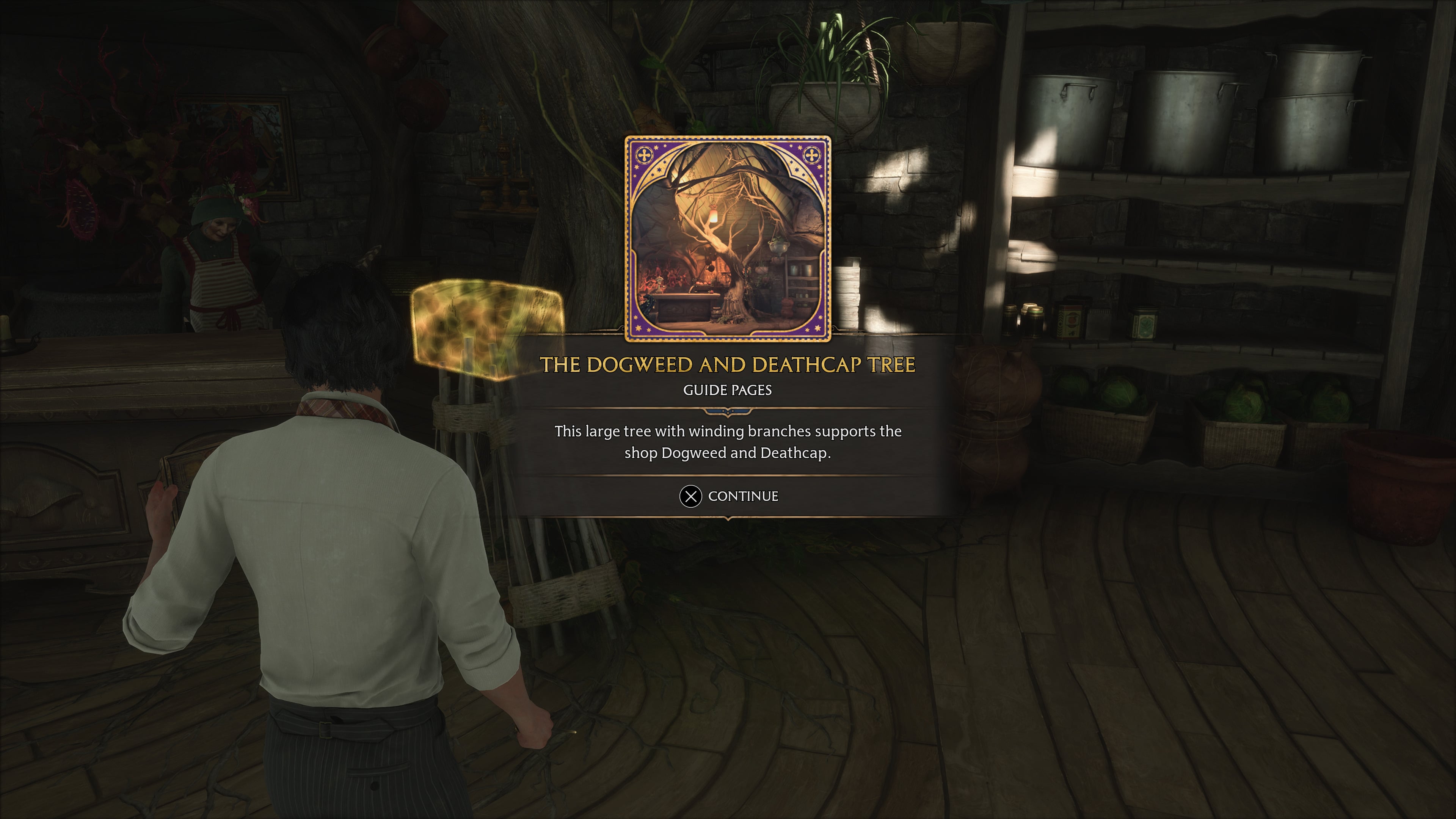Select the Dogweed and Deathcap Tree card image
Screen dimensions: 1456x819
coord(728,238)
